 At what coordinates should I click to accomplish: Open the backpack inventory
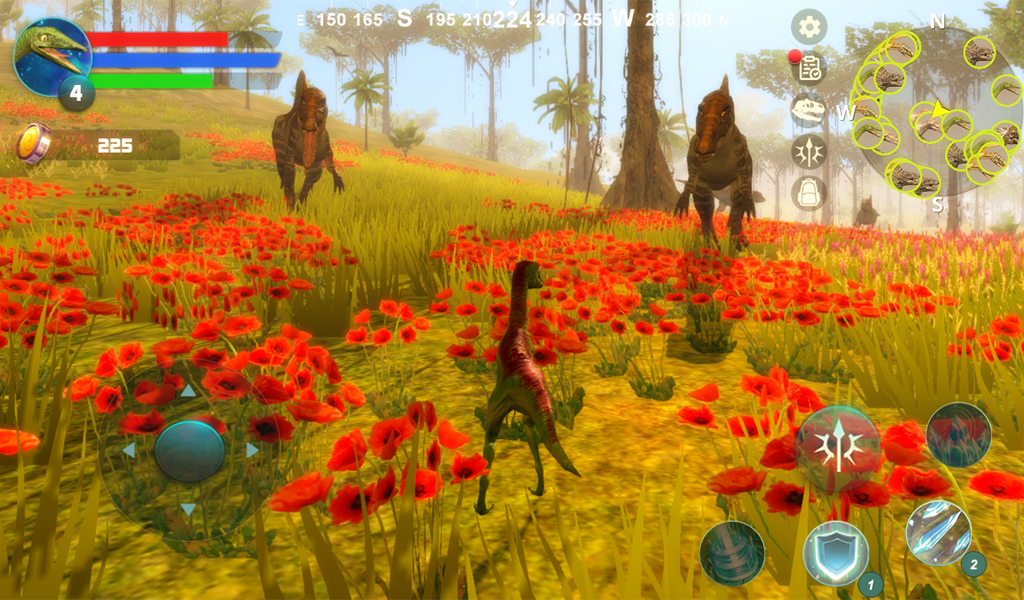[x=809, y=192]
